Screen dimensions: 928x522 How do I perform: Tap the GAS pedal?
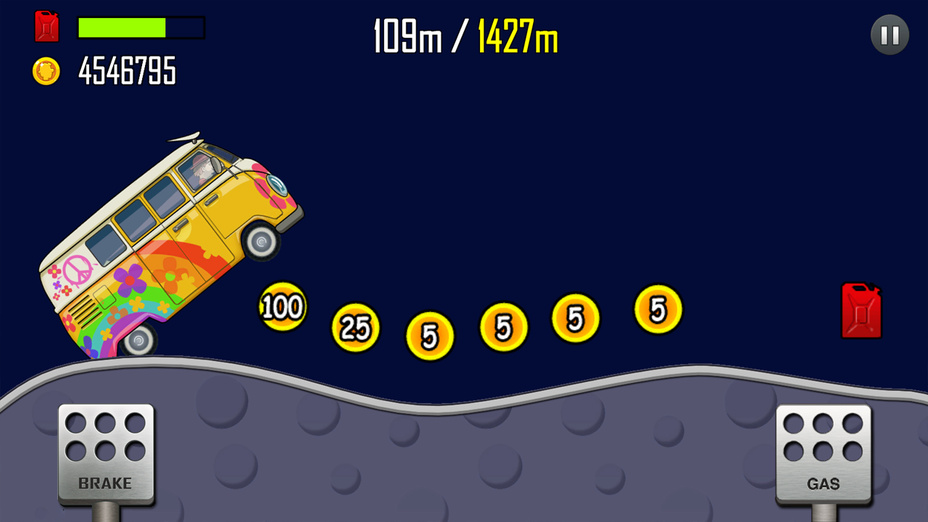823,452
